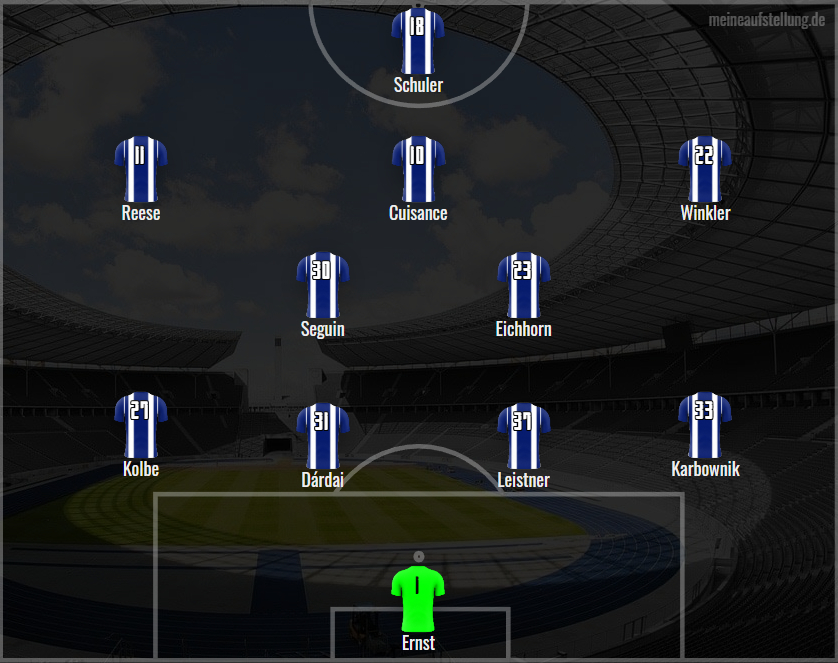The image size is (838, 663).
Task: Select goalkeeper Ernst's green jersey
Action: (418, 597)
